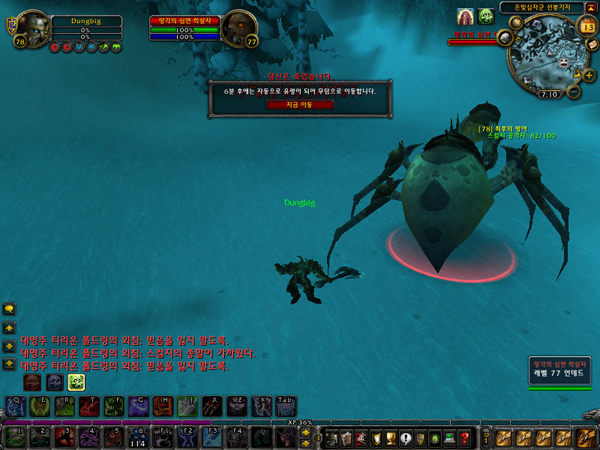Open the main backpack slot
This screenshot has height=450, width=600.
tap(587, 437)
